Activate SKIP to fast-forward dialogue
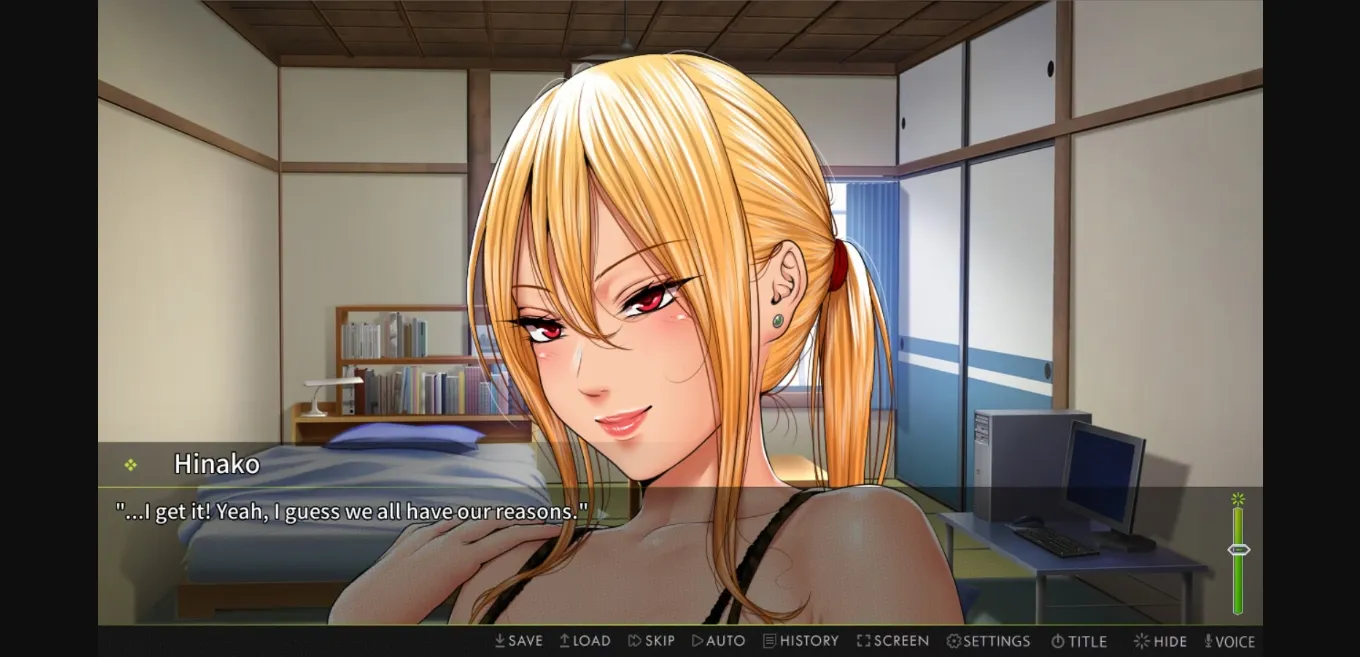Screen dimensions: 1360x657 point(651,641)
